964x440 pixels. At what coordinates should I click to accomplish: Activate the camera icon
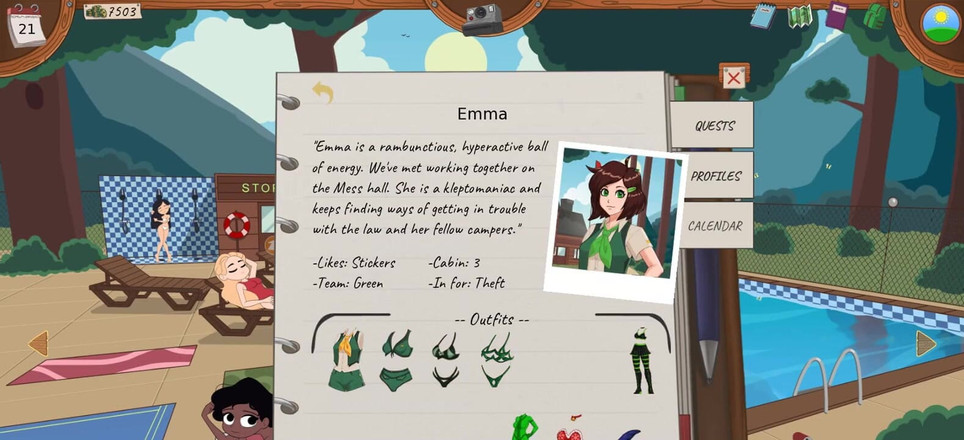tap(482, 18)
